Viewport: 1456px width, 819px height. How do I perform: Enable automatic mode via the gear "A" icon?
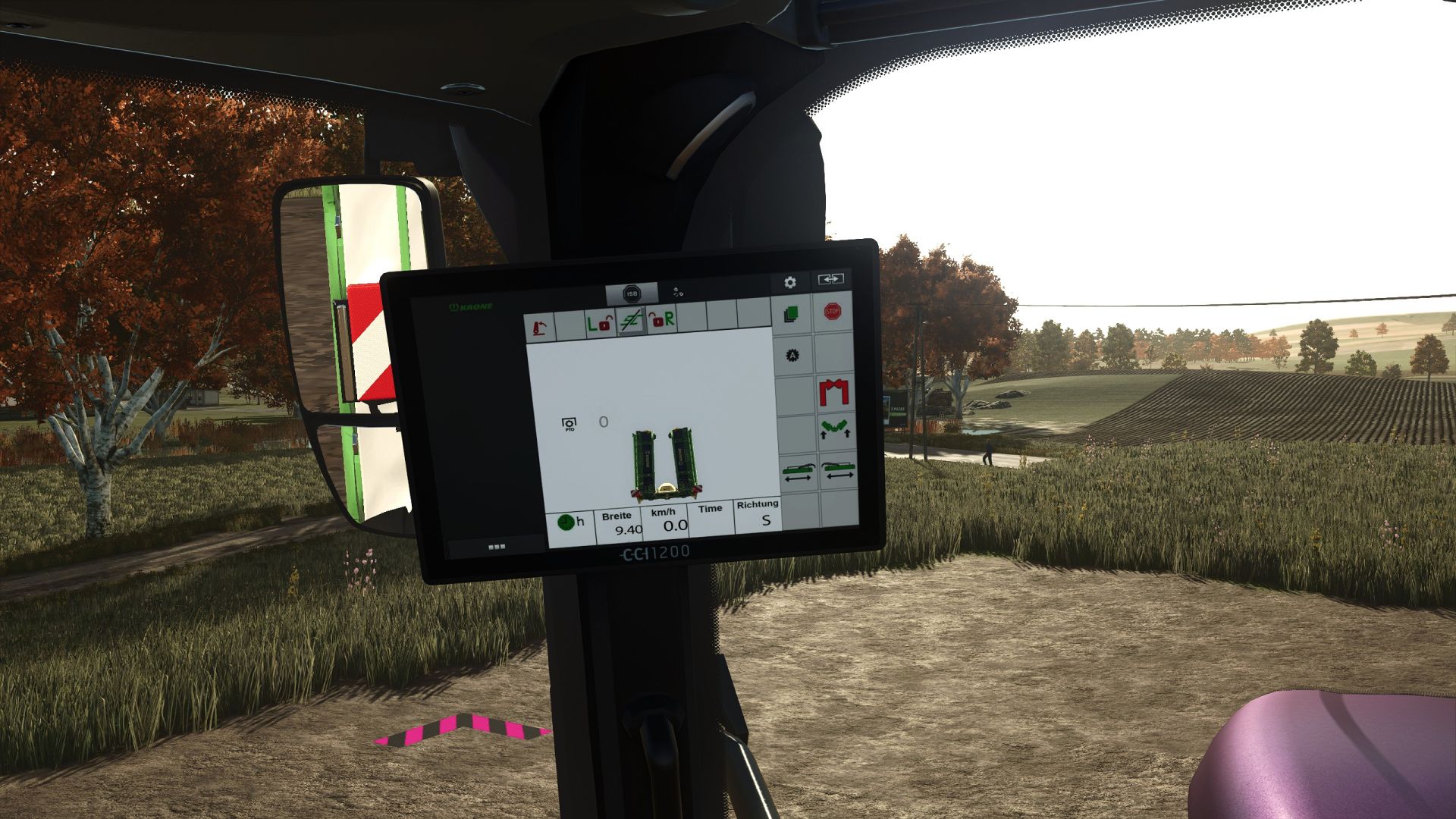click(x=792, y=354)
